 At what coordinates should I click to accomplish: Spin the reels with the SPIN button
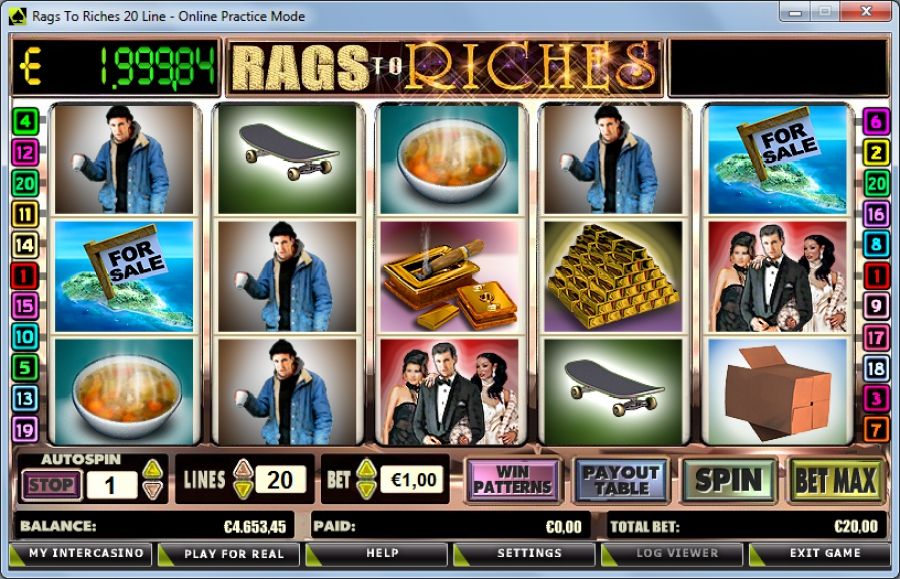click(x=729, y=481)
